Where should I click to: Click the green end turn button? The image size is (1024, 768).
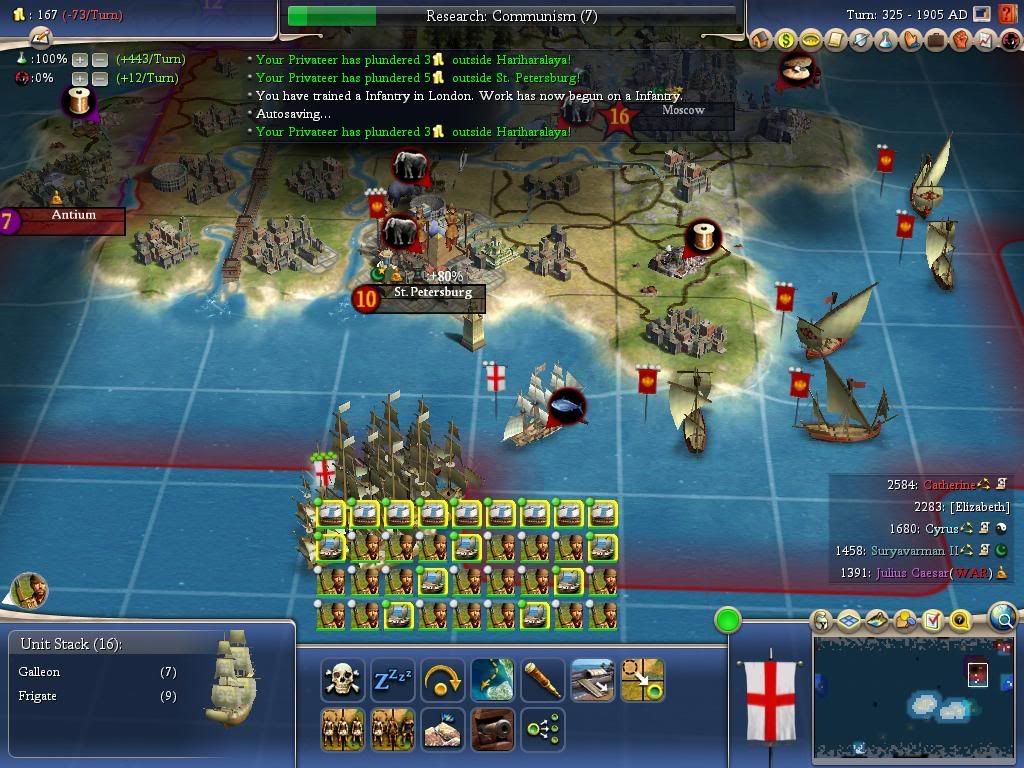click(728, 621)
